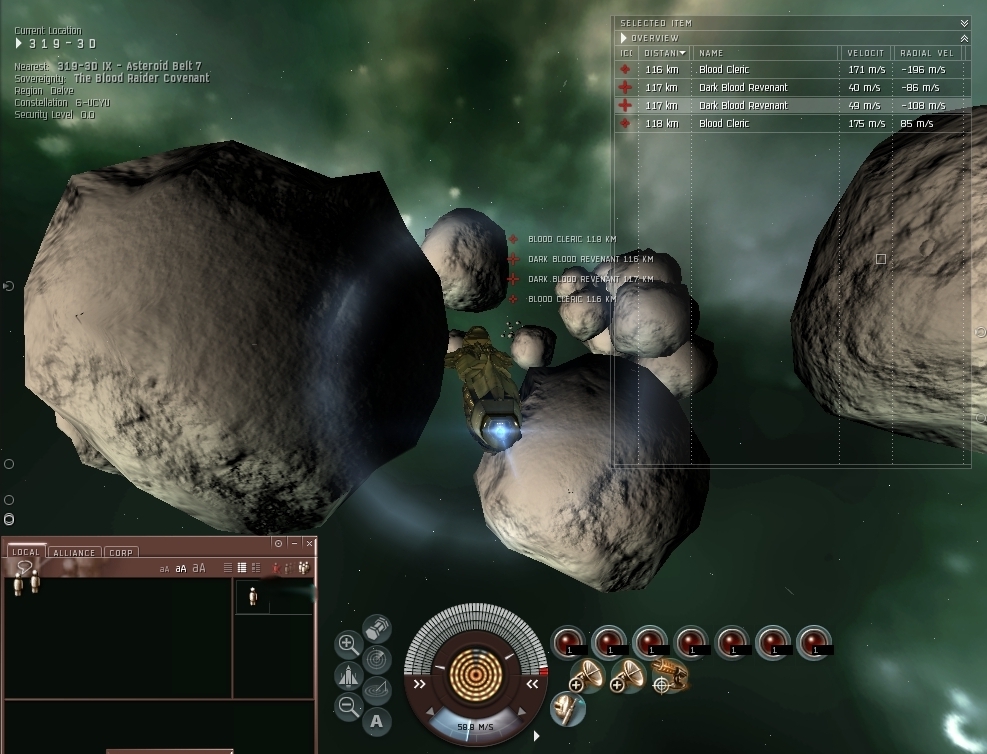Select the Blood Cleric at 118 km row
Image resolution: width=987 pixels, height=754 pixels.
724,124
